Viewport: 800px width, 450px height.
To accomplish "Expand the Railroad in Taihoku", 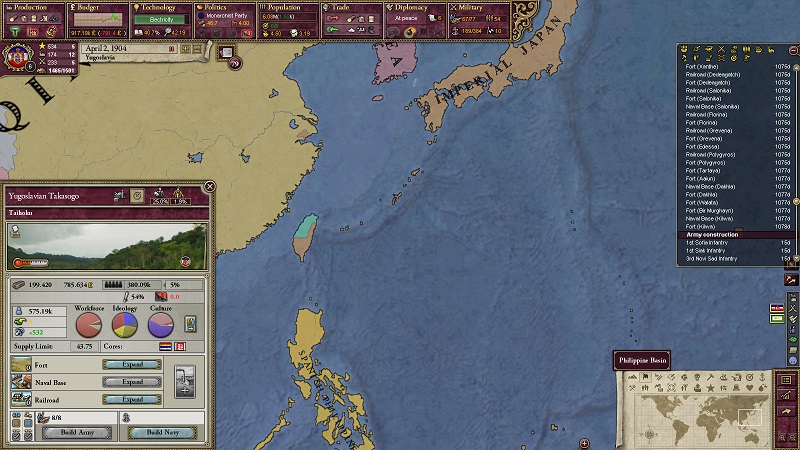I will (132, 399).
